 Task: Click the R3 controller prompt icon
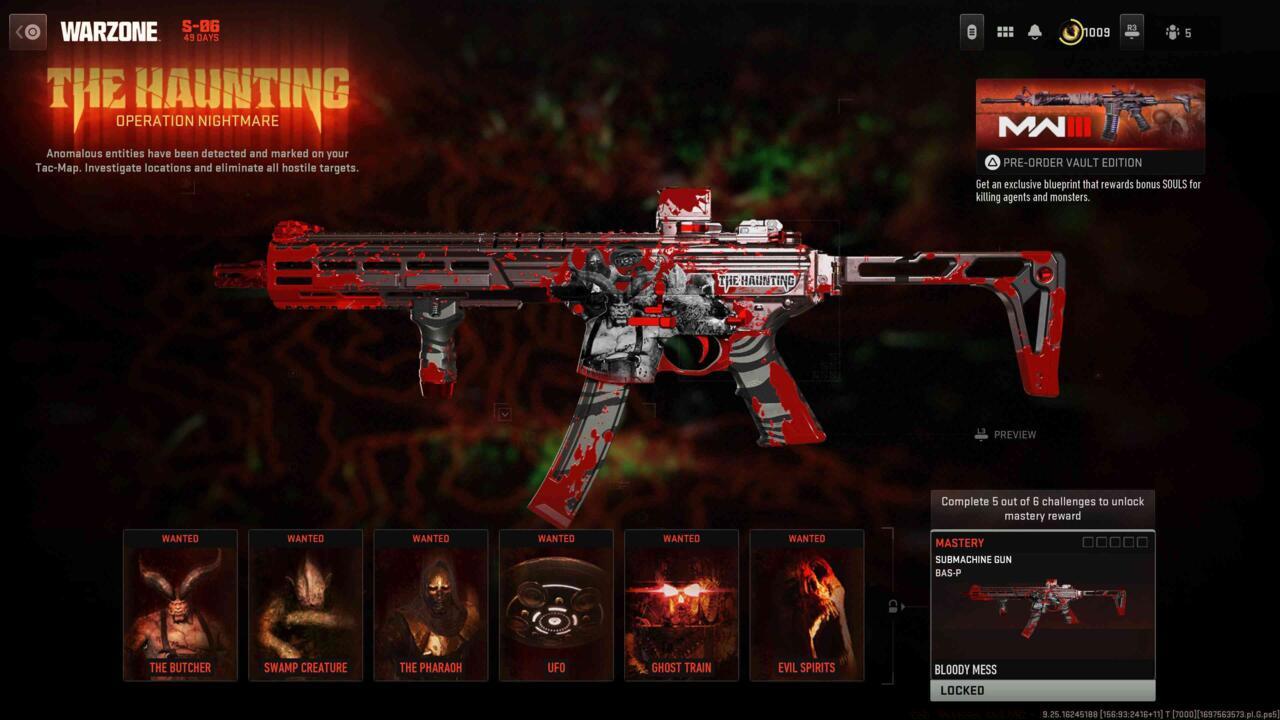coord(1131,31)
